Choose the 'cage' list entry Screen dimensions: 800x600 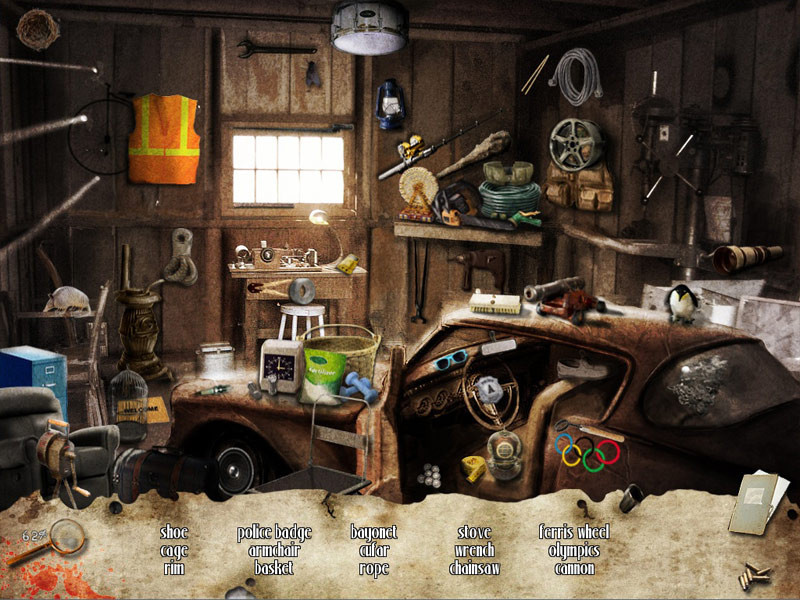click(174, 550)
